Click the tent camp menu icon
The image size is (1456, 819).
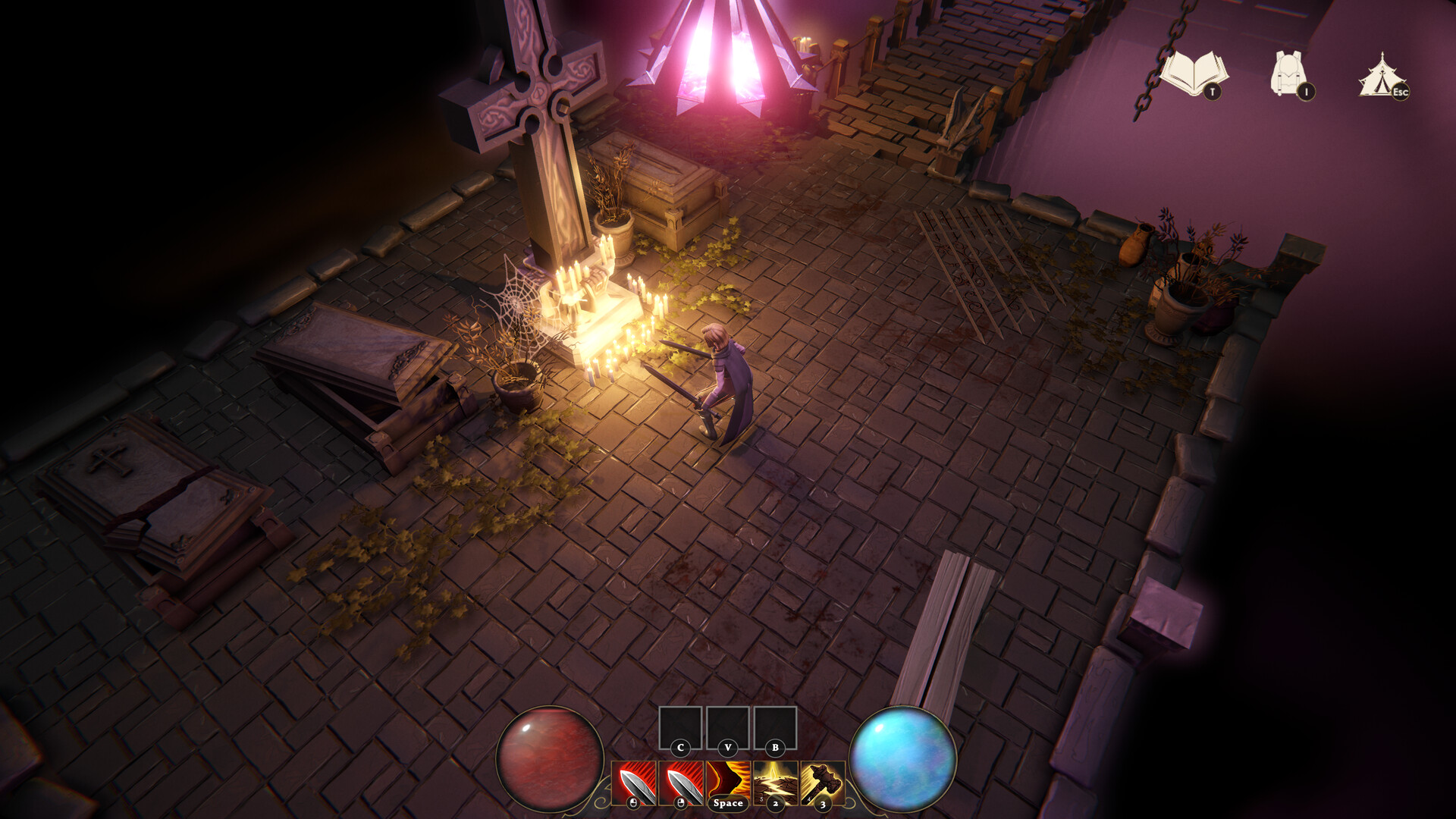point(1382,74)
